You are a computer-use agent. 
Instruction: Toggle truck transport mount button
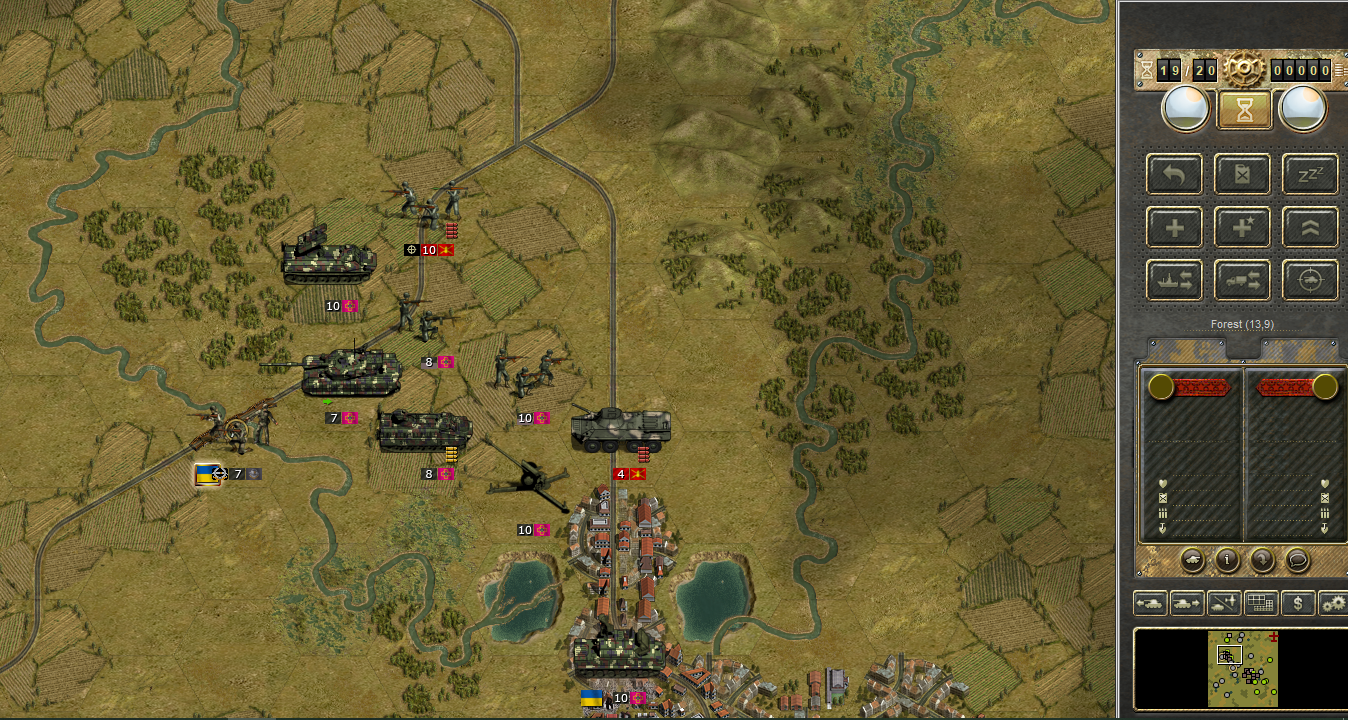1243,281
